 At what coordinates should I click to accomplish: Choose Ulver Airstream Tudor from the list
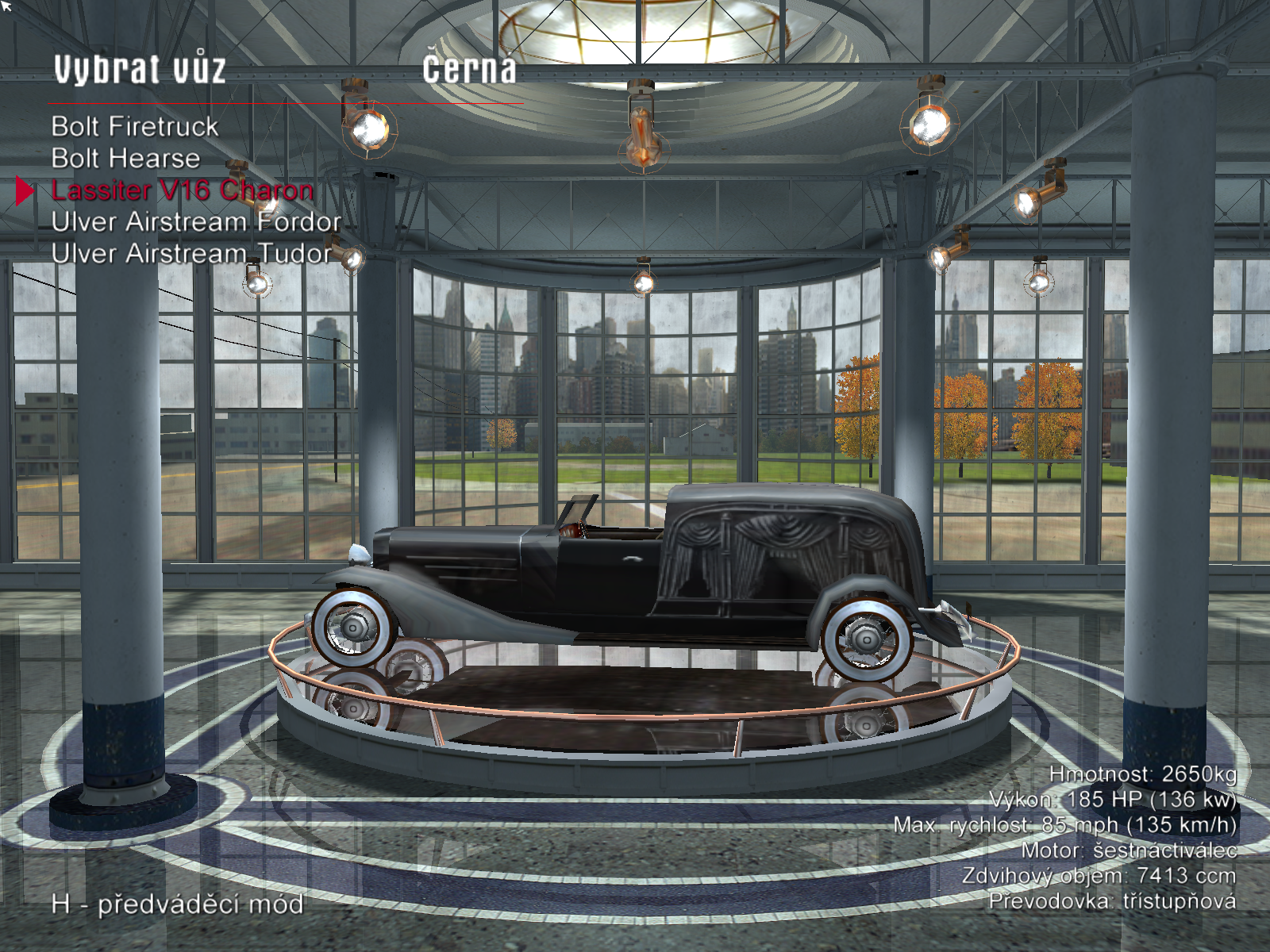coord(191,254)
